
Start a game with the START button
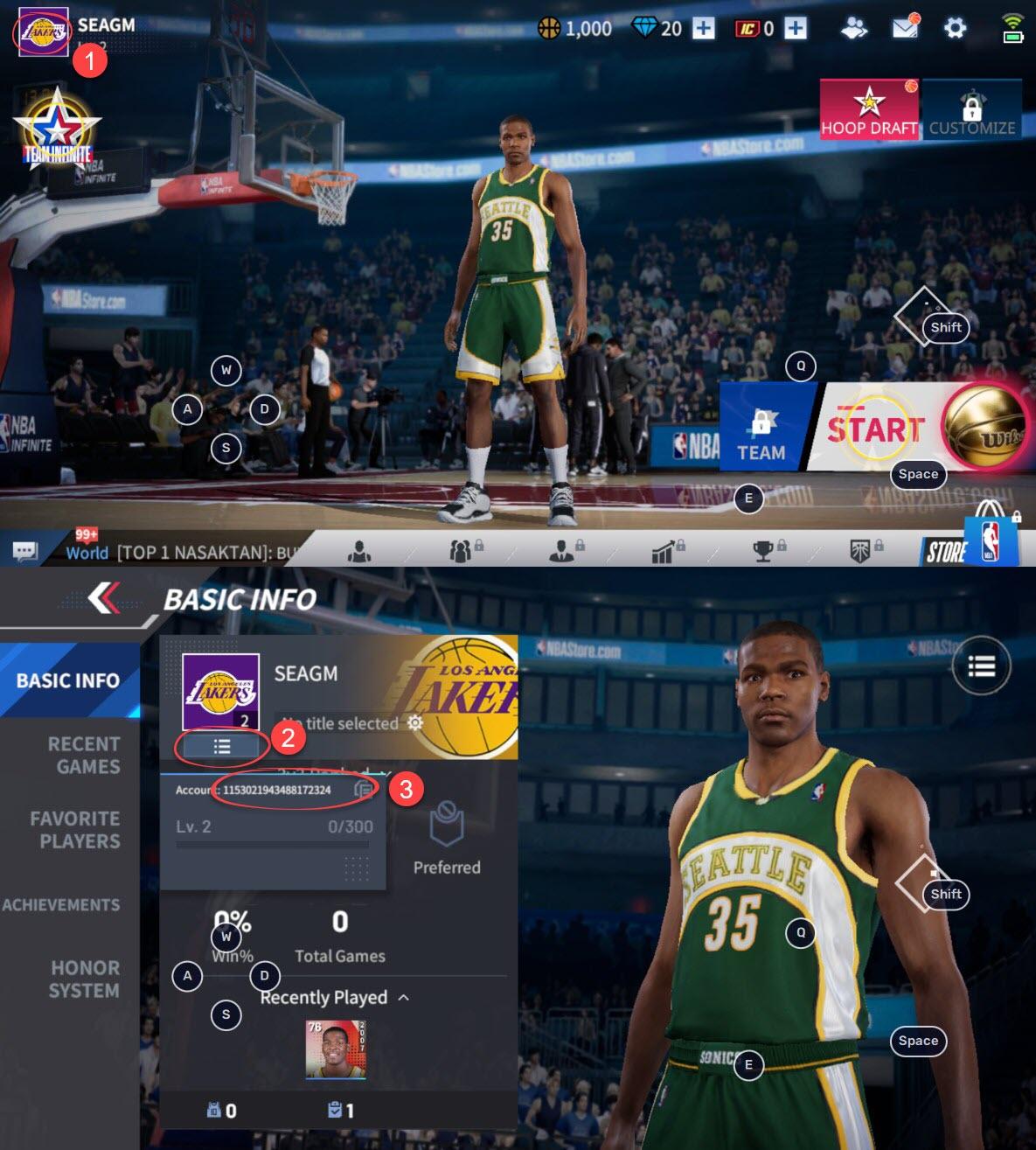click(x=877, y=429)
